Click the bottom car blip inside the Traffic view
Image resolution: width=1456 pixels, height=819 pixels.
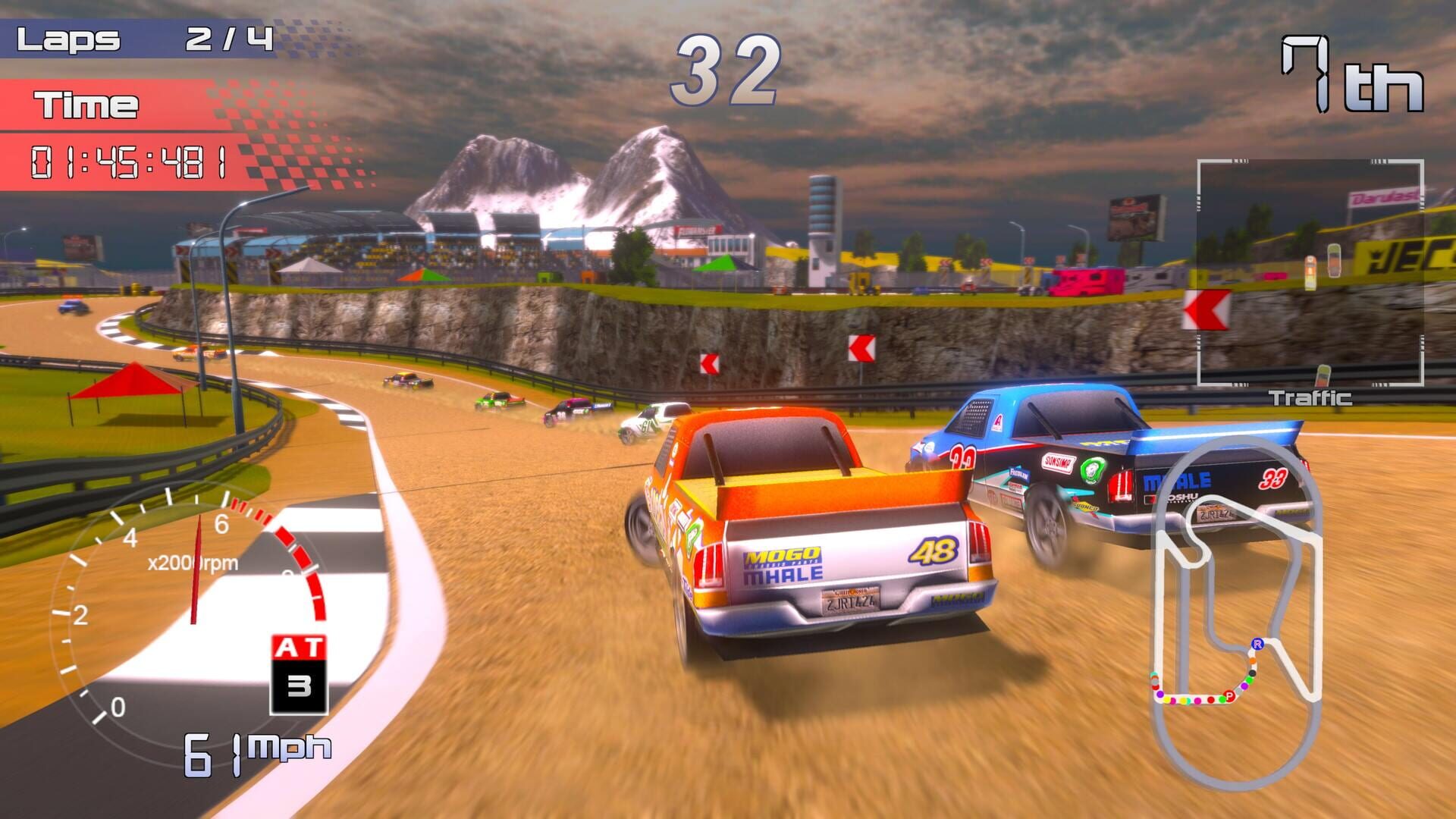[x=1322, y=374]
